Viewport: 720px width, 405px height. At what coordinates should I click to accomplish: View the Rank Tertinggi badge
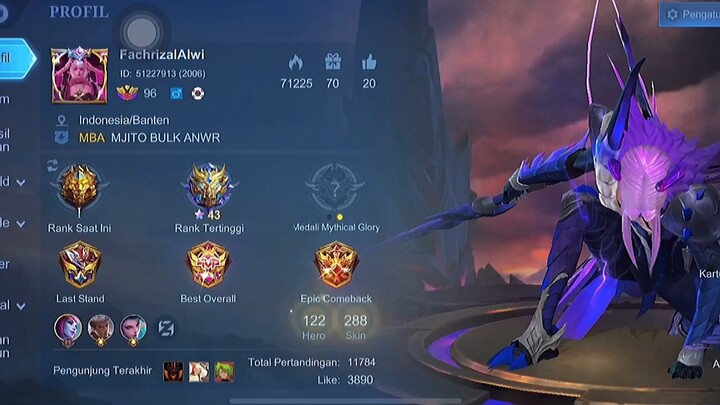click(208, 187)
